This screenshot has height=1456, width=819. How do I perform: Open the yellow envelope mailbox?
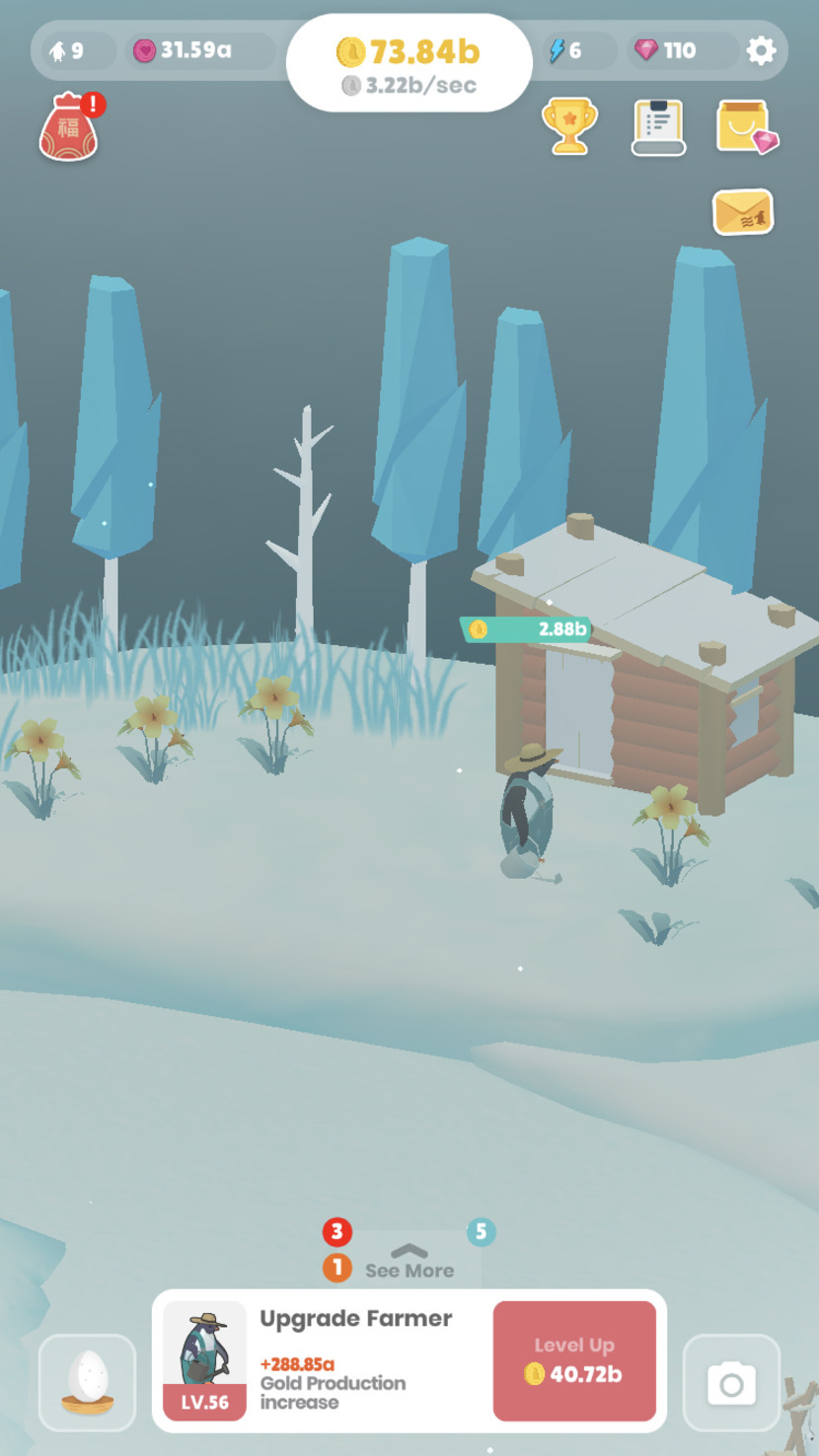coord(743,212)
